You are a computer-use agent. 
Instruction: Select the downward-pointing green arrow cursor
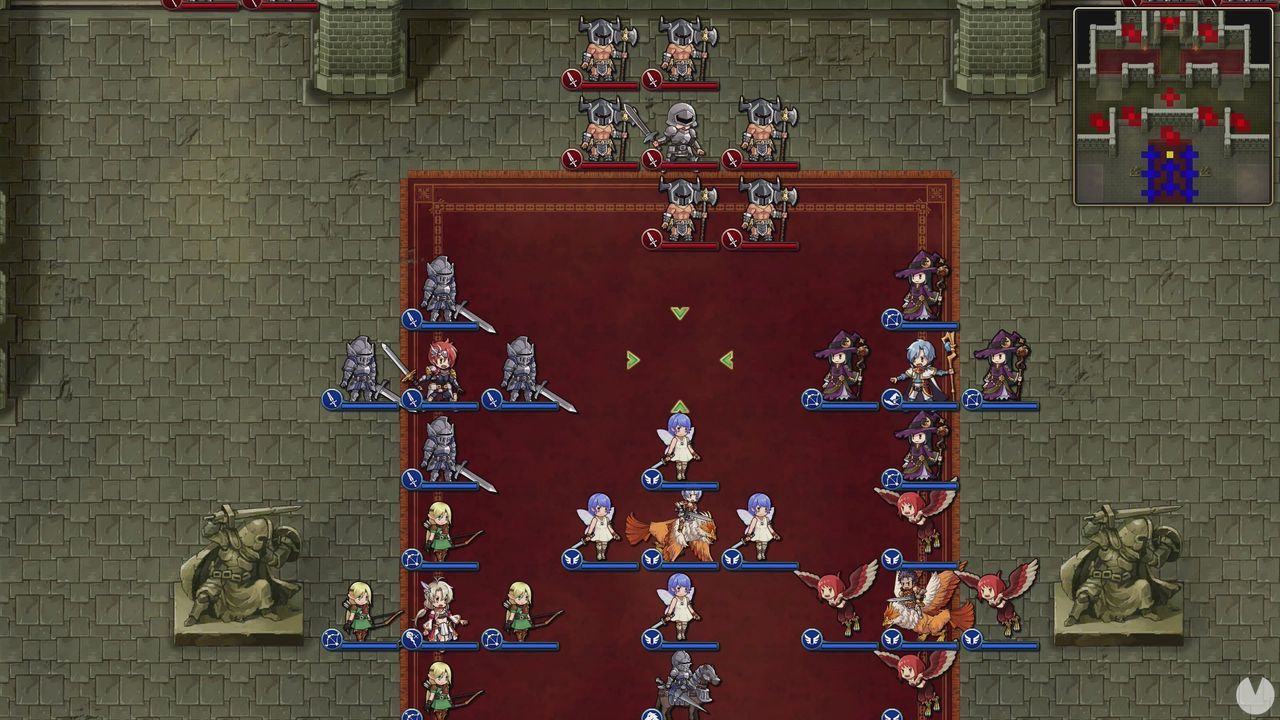pos(680,310)
